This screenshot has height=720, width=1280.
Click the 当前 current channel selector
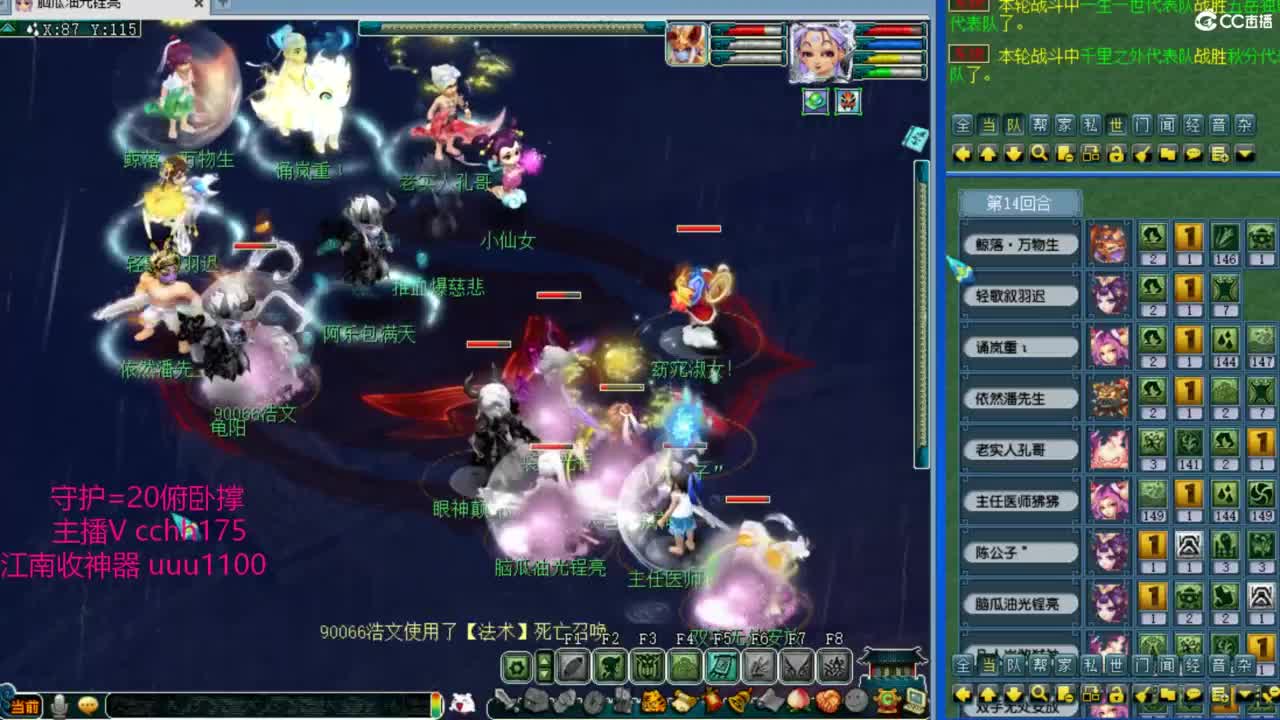point(25,703)
